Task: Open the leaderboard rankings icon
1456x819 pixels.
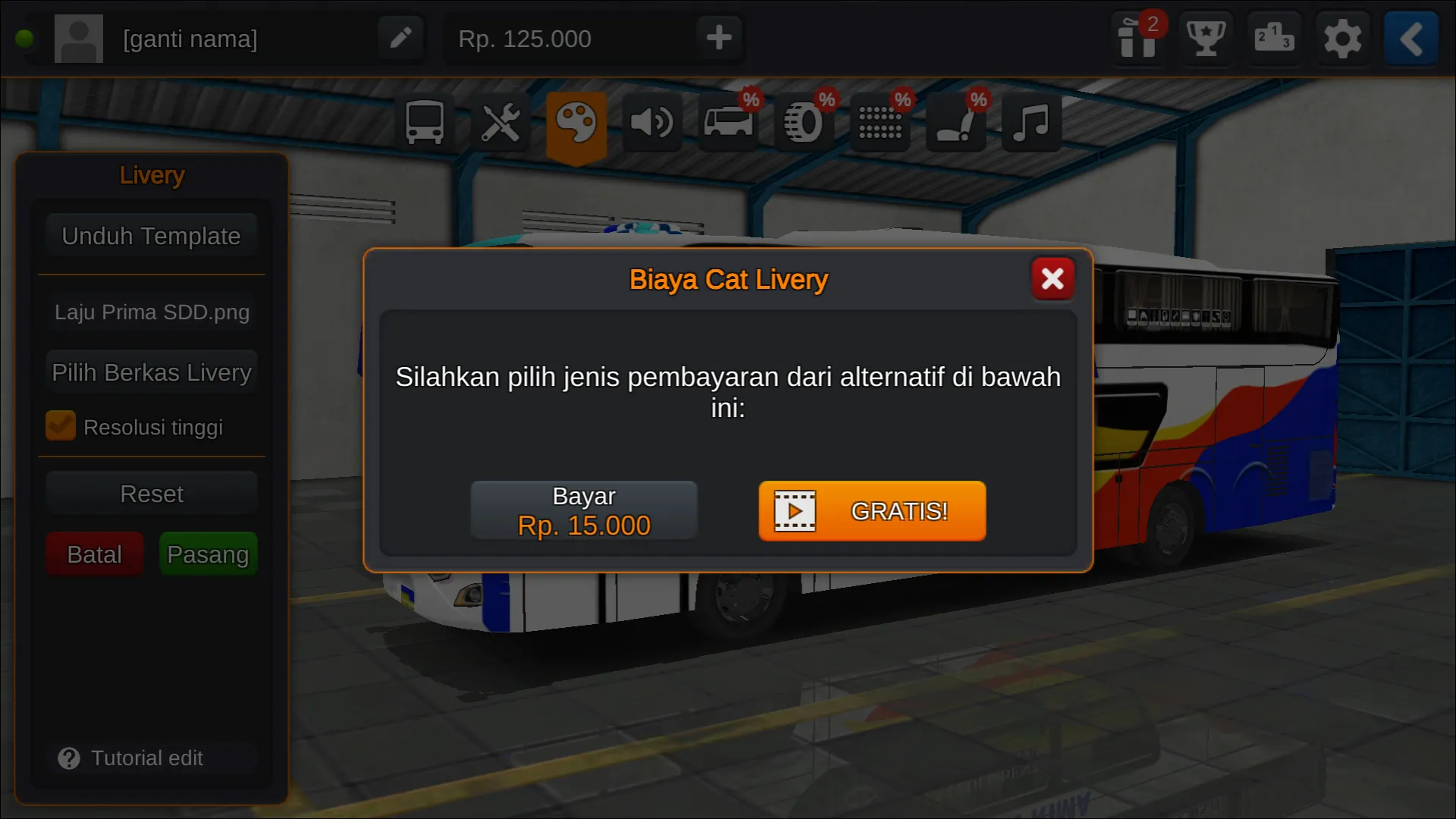Action: click(1275, 39)
